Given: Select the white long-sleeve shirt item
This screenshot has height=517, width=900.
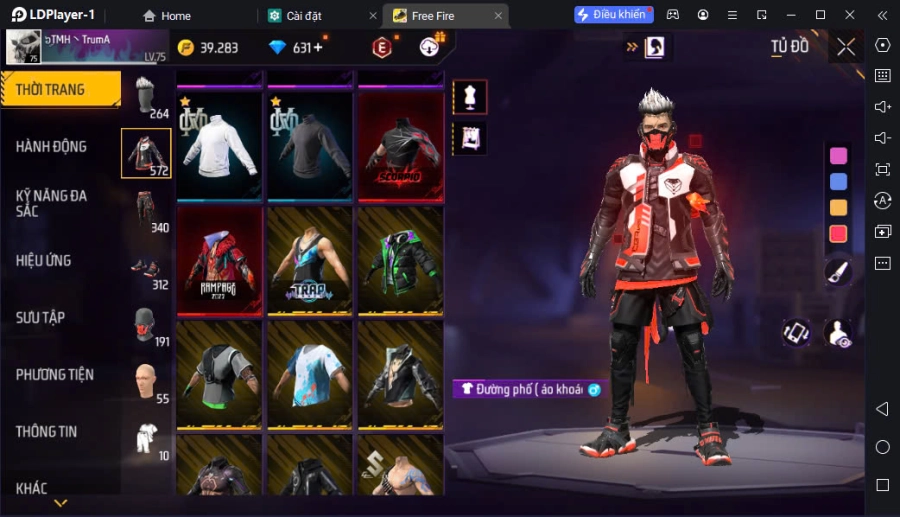Looking at the screenshot, I should [220, 144].
